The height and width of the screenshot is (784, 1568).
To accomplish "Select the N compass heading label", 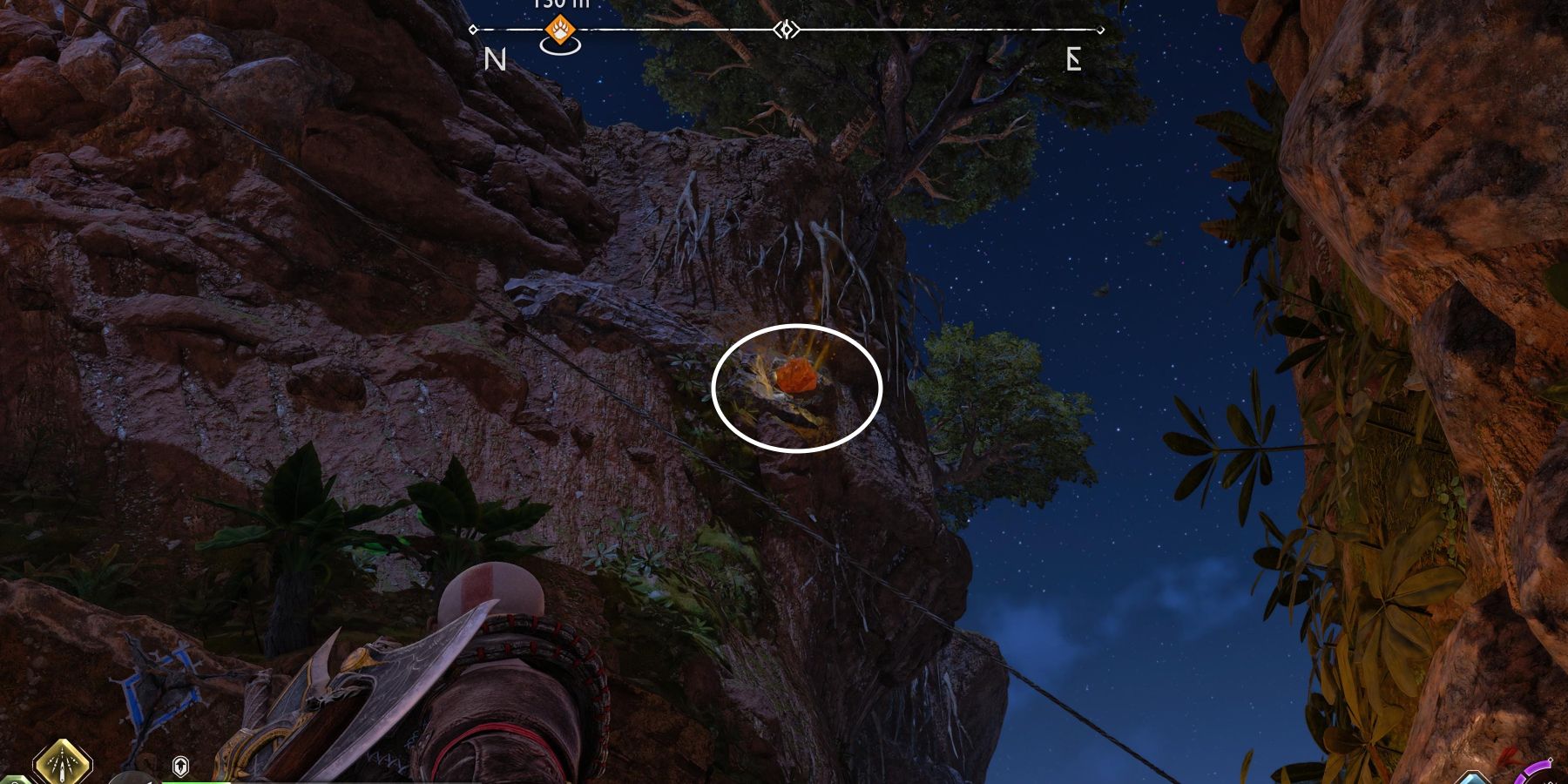I will 495,59.
